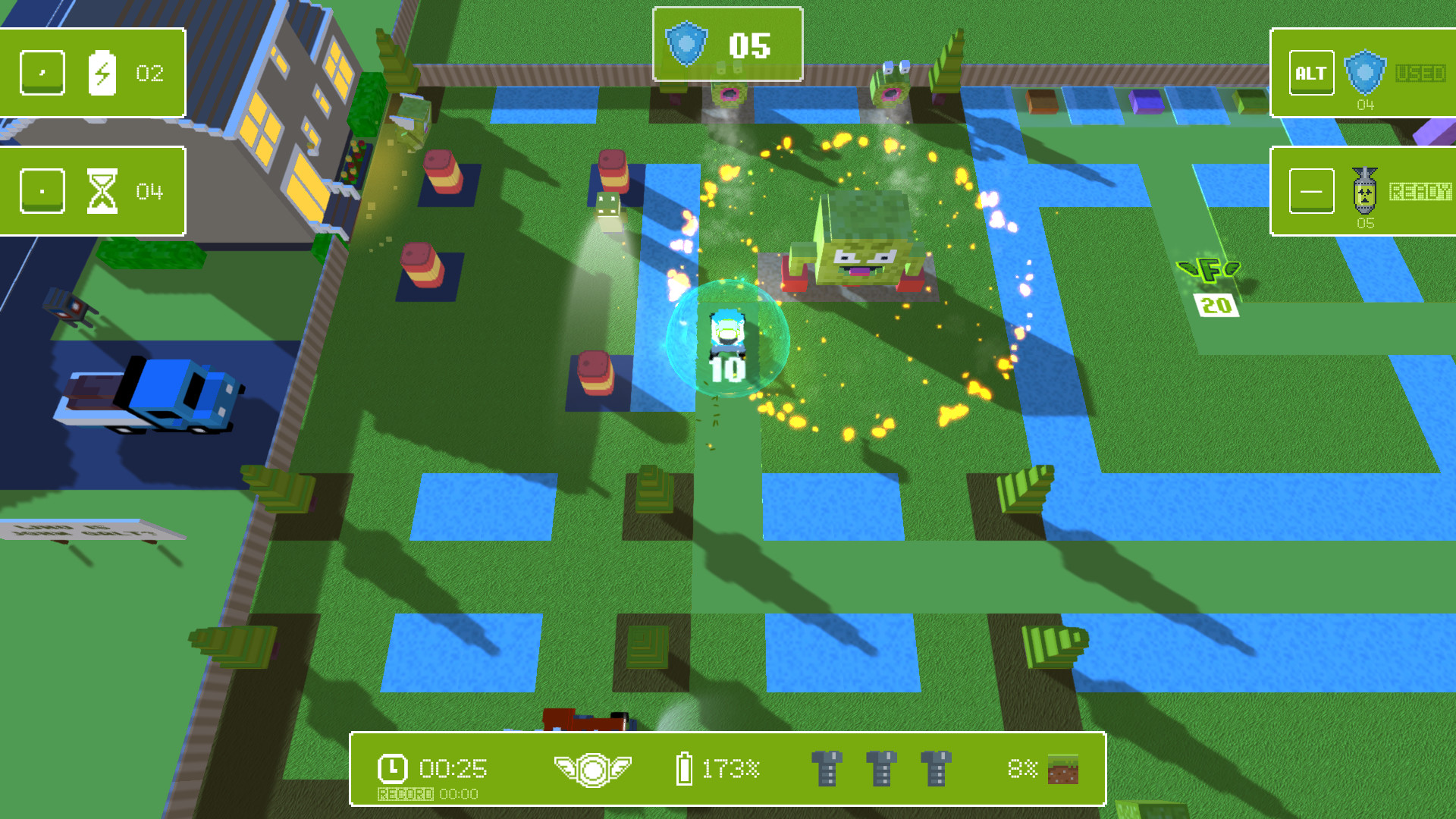
Task: Select the winged medal icon
Action: [594, 767]
